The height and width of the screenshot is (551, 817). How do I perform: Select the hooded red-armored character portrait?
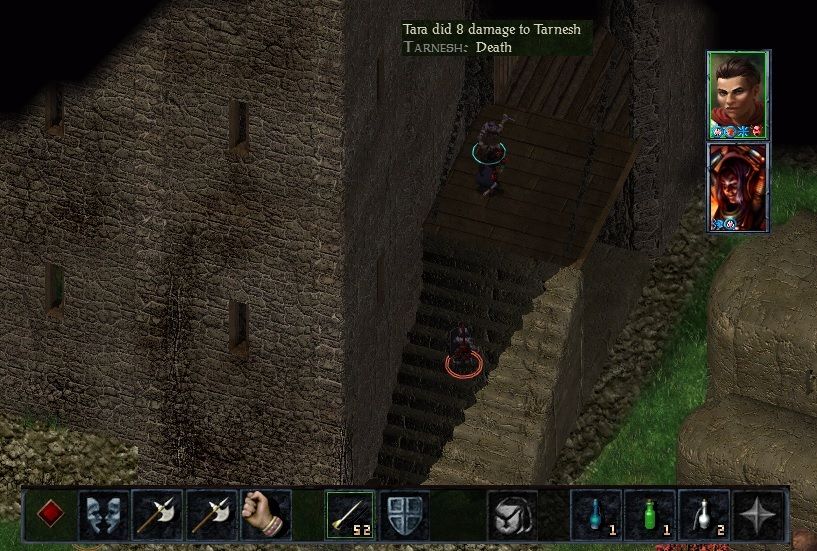pyautogui.click(x=738, y=187)
